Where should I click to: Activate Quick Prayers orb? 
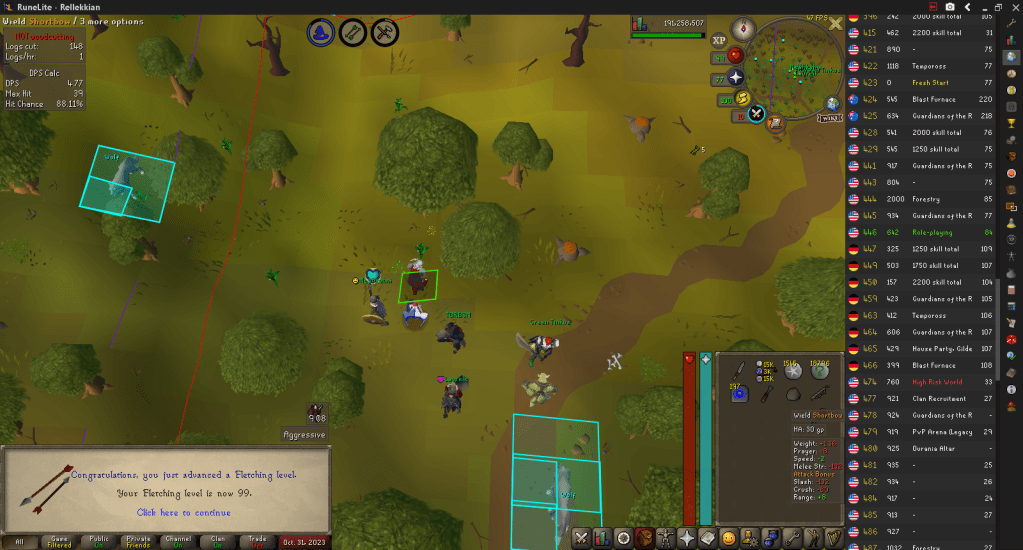coord(737,77)
